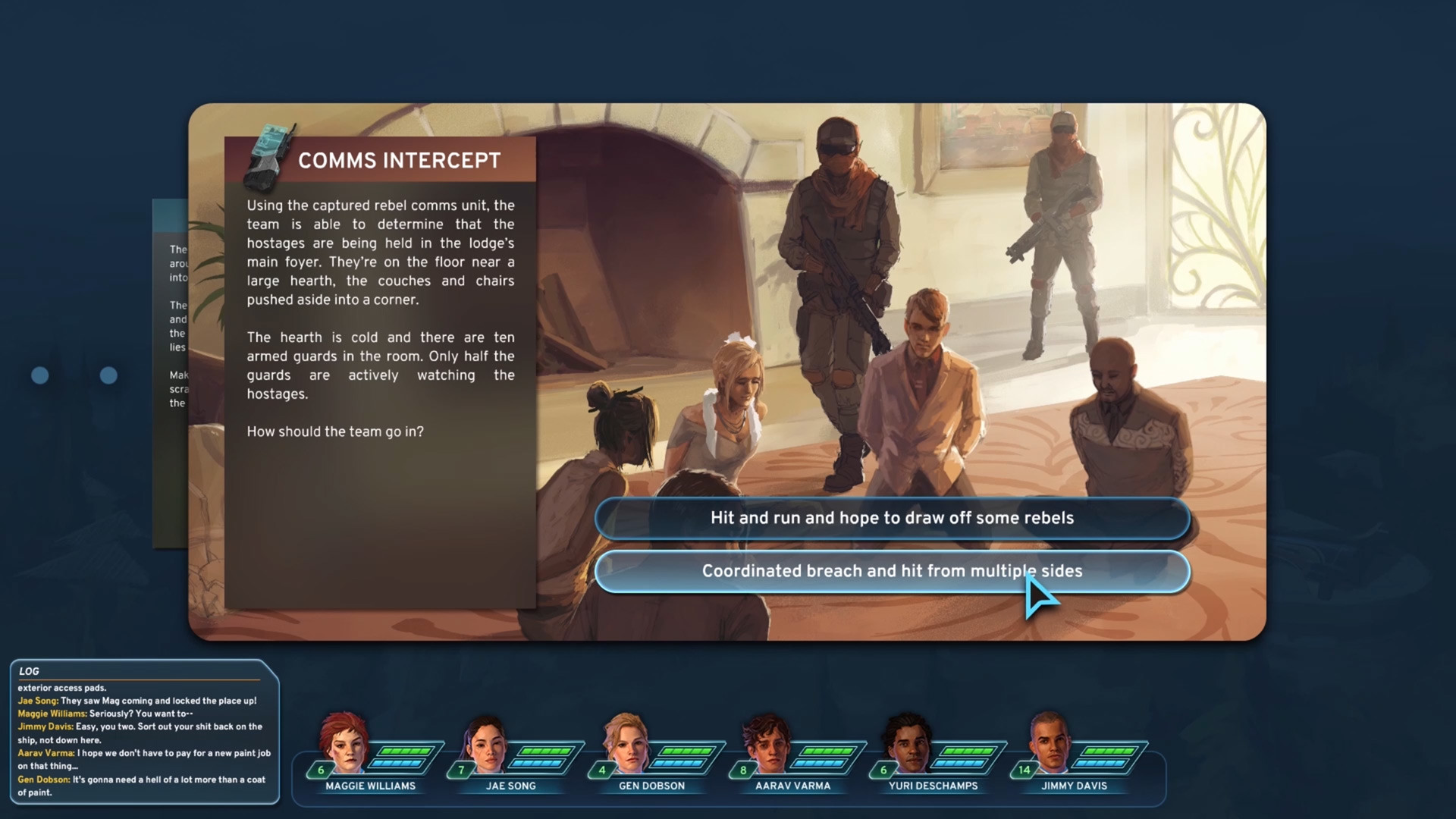This screenshot has width=1456, height=819.
Task: Click Maggie Williams' level badge showing 6
Action: [322, 769]
